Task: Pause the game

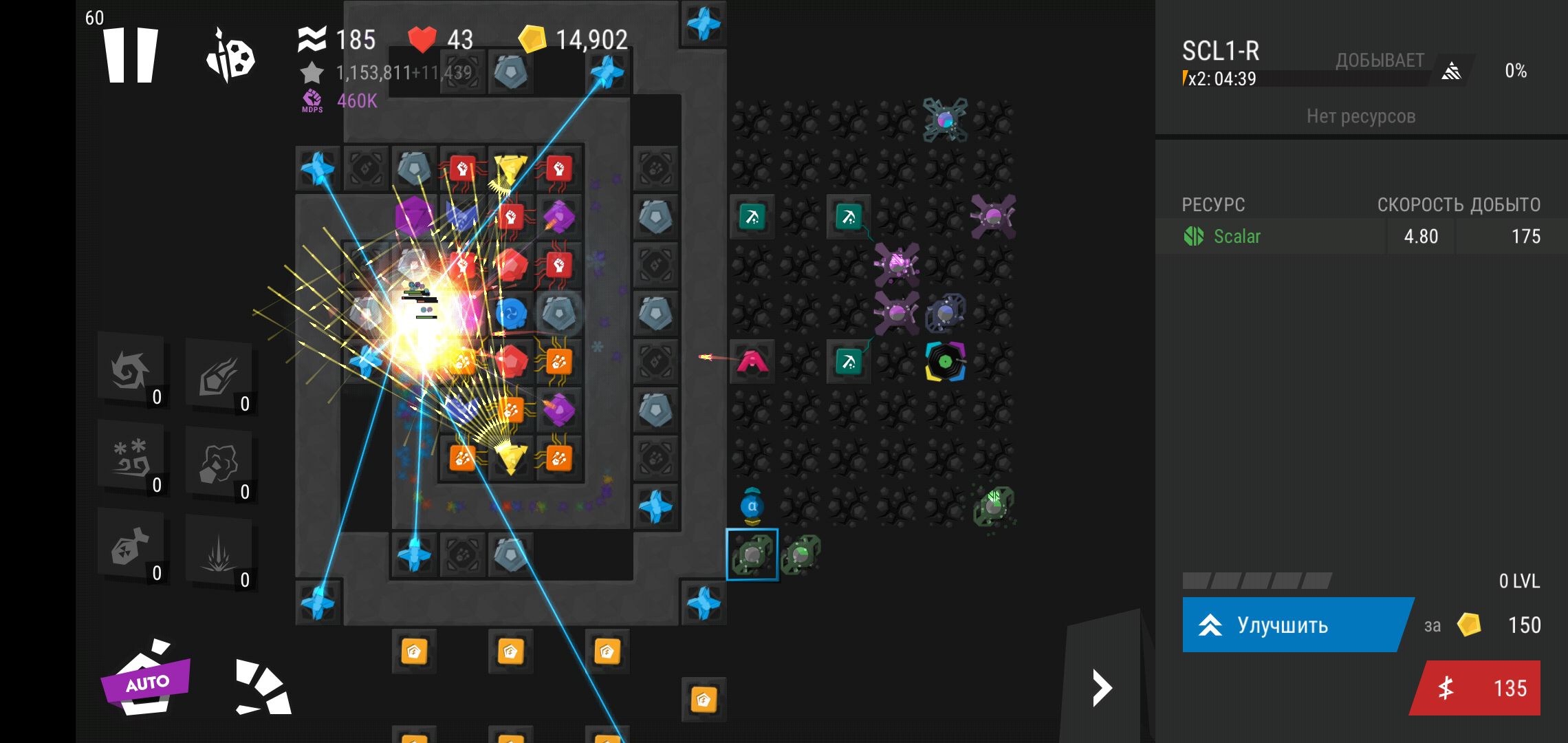Action: 131,55
